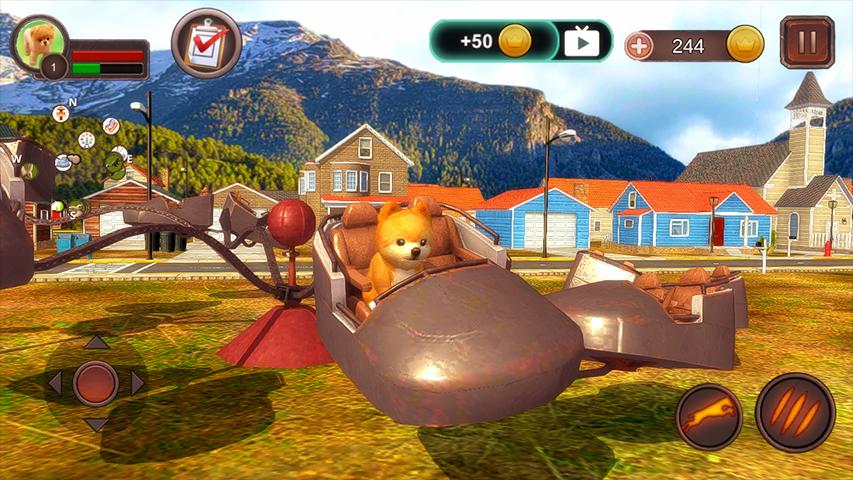853x480 pixels.
Task: Watch video ad for +50 coins
Action: (x=581, y=41)
